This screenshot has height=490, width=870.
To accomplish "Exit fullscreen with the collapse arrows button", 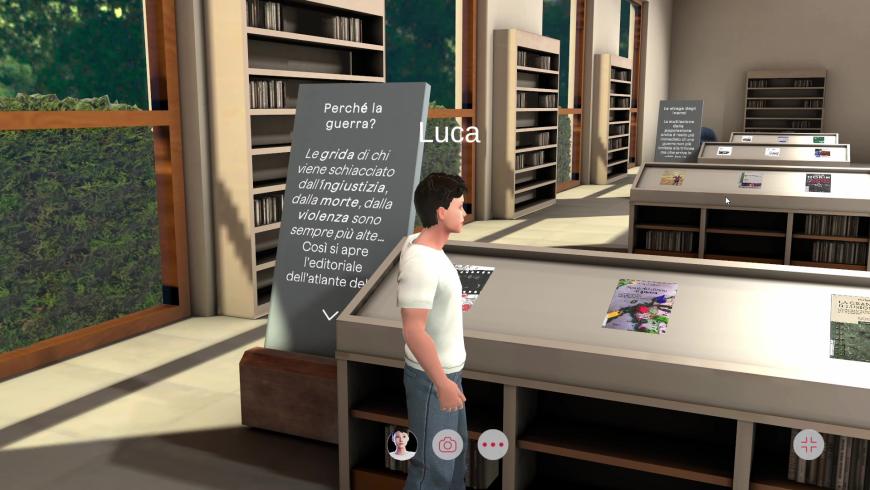I will (807, 444).
